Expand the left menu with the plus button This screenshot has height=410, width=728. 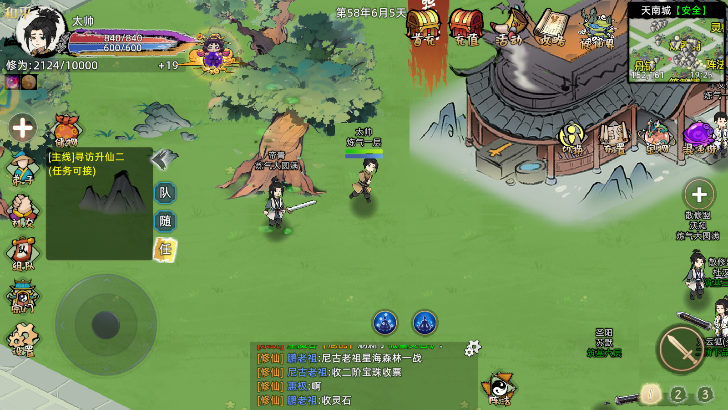(x=22, y=128)
